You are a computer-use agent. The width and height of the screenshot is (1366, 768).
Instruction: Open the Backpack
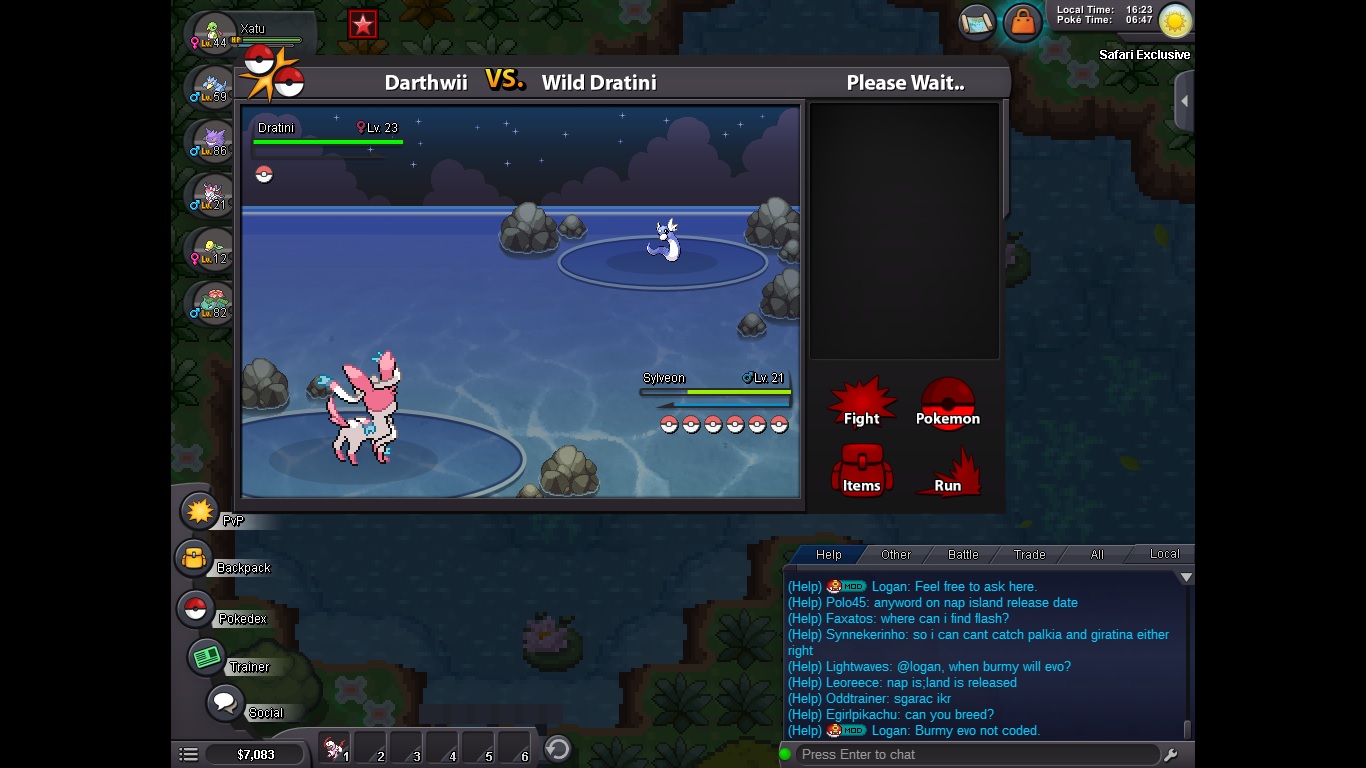pos(194,559)
